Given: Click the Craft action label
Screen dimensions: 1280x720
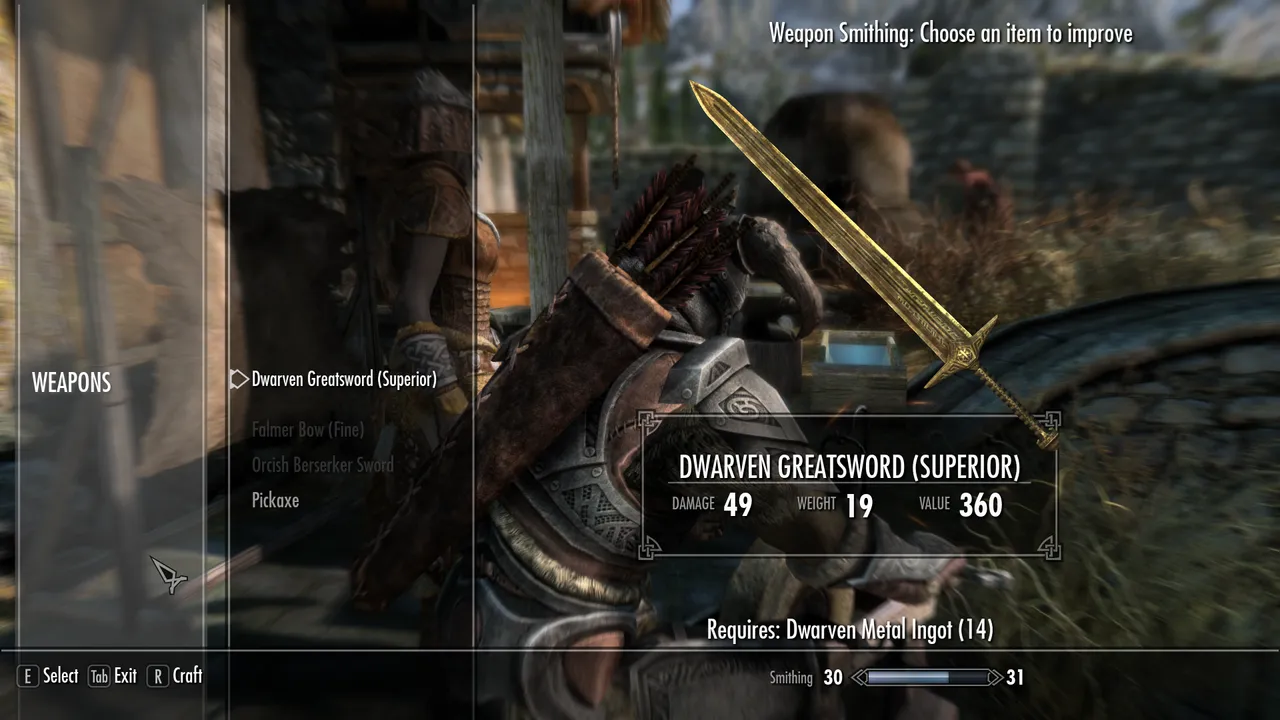Looking at the screenshot, I should coord(188,676).
